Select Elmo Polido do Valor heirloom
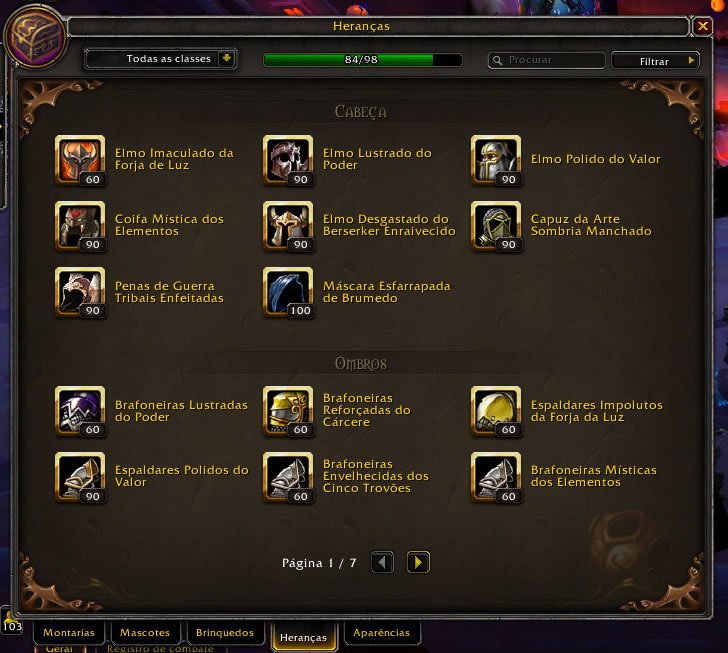 (496, 160)
